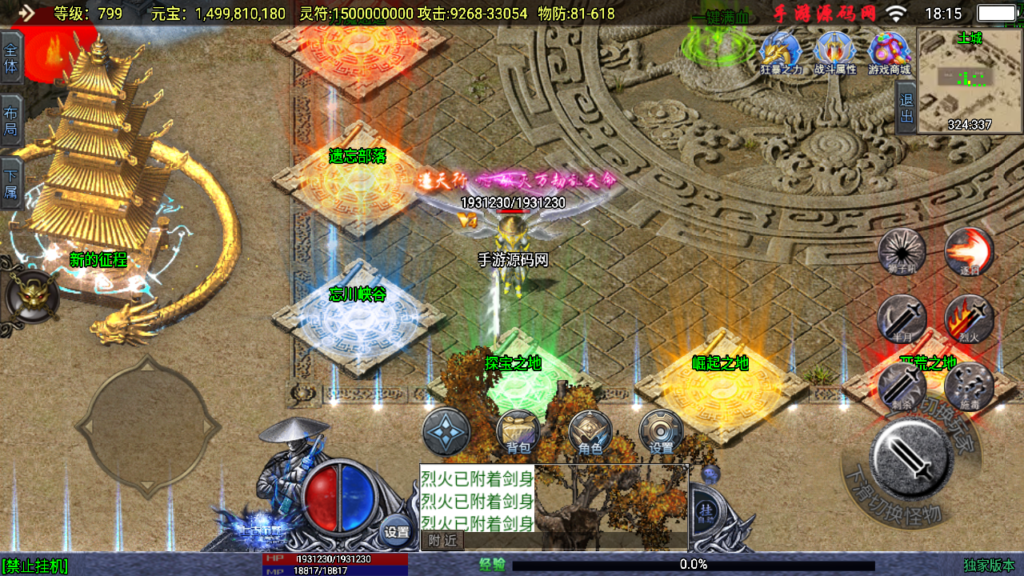Open the 背包 backpack

click(x=518, y=433)
